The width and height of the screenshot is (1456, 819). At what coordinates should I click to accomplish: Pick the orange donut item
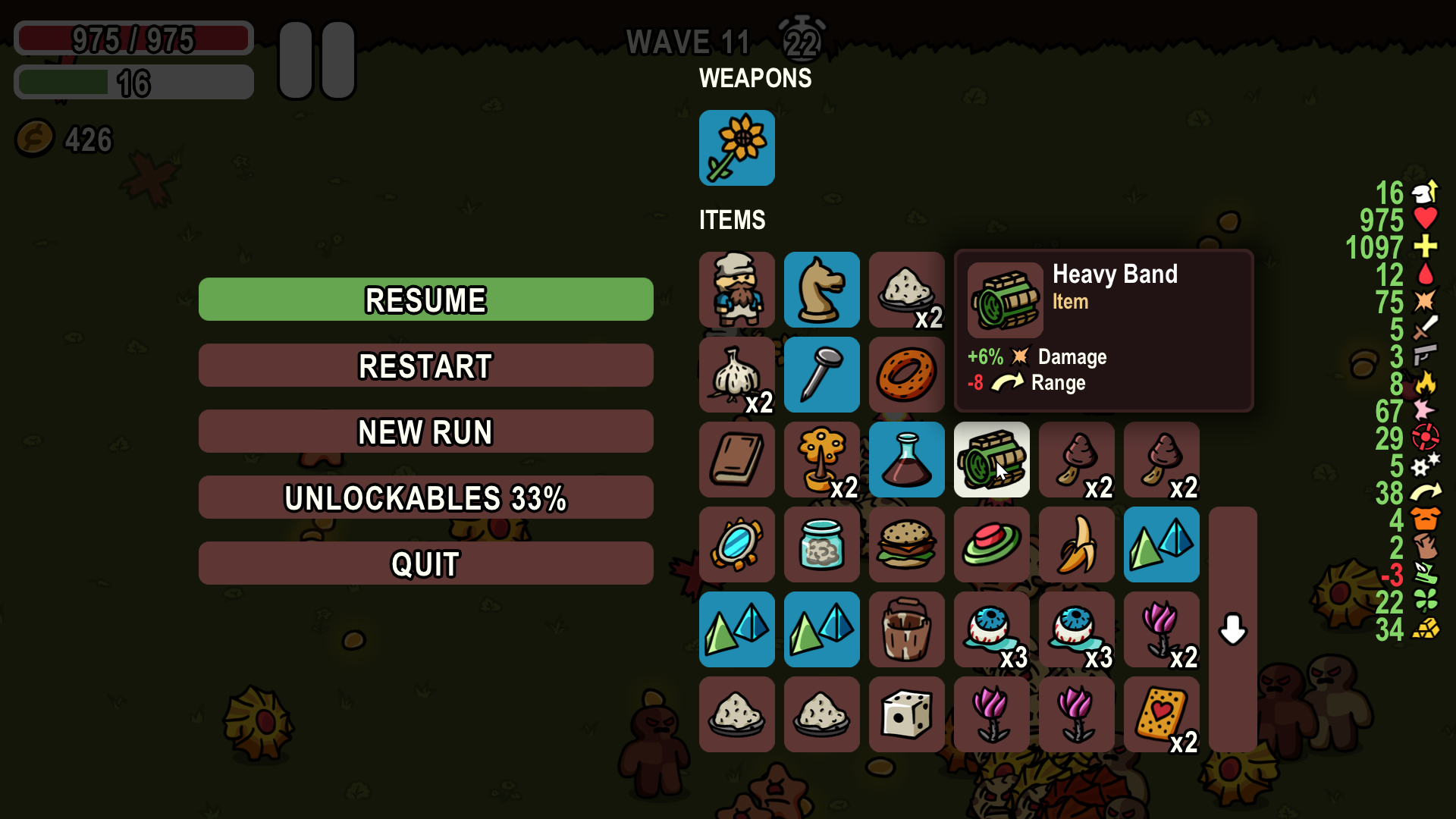pyautogui.click(x=906, y=375)
